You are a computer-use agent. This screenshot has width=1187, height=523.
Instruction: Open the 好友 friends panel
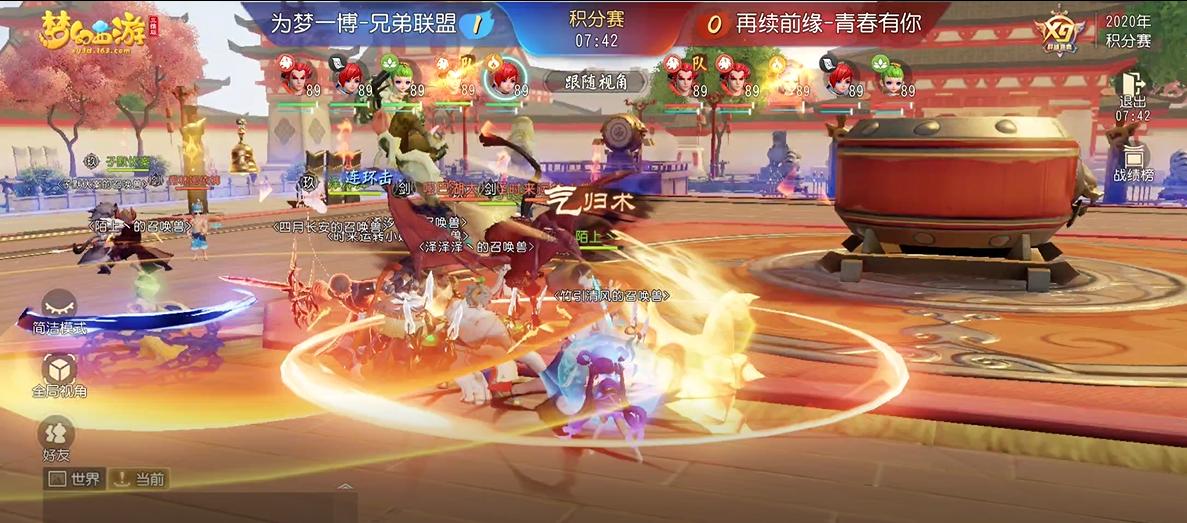(x=56, y=438)
